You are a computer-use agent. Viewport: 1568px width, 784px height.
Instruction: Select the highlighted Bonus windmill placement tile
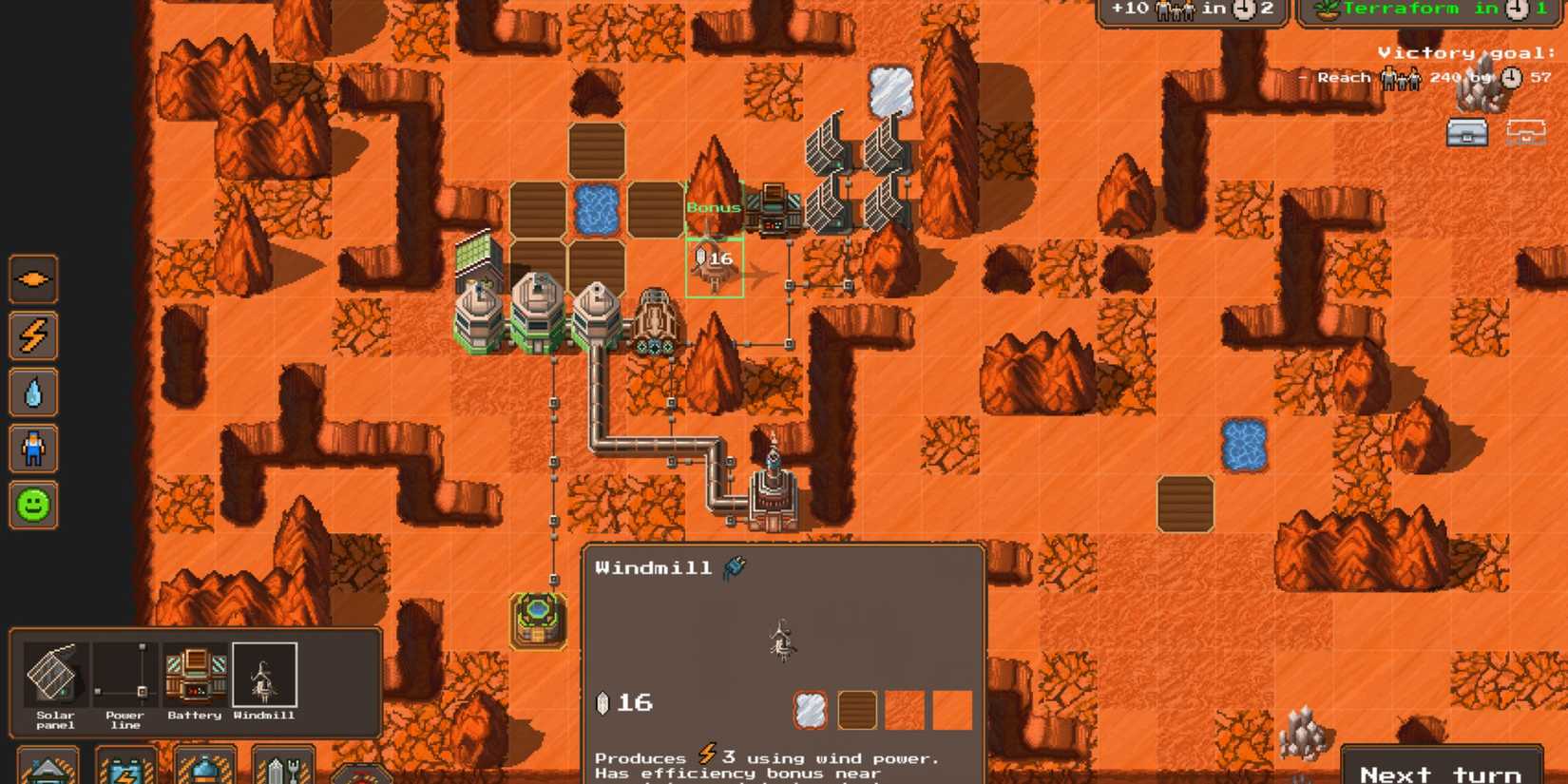714,267
